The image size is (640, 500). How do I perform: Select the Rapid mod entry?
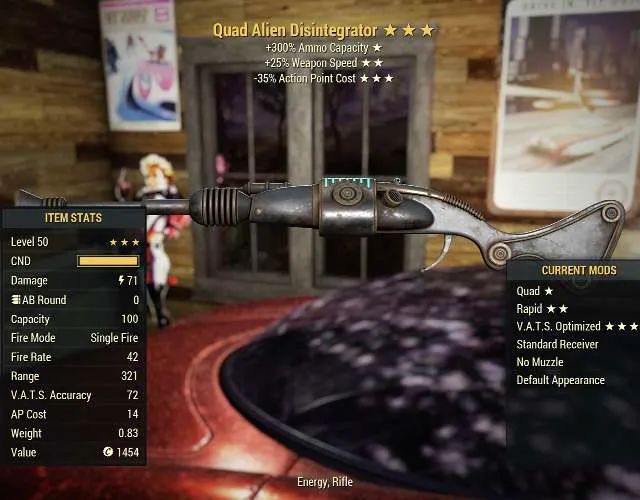pyautogui.click(x=541, y=309)
